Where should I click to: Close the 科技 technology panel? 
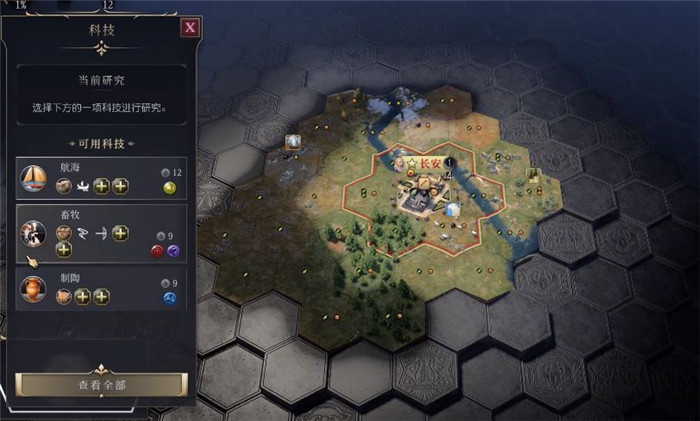point(189,28)
